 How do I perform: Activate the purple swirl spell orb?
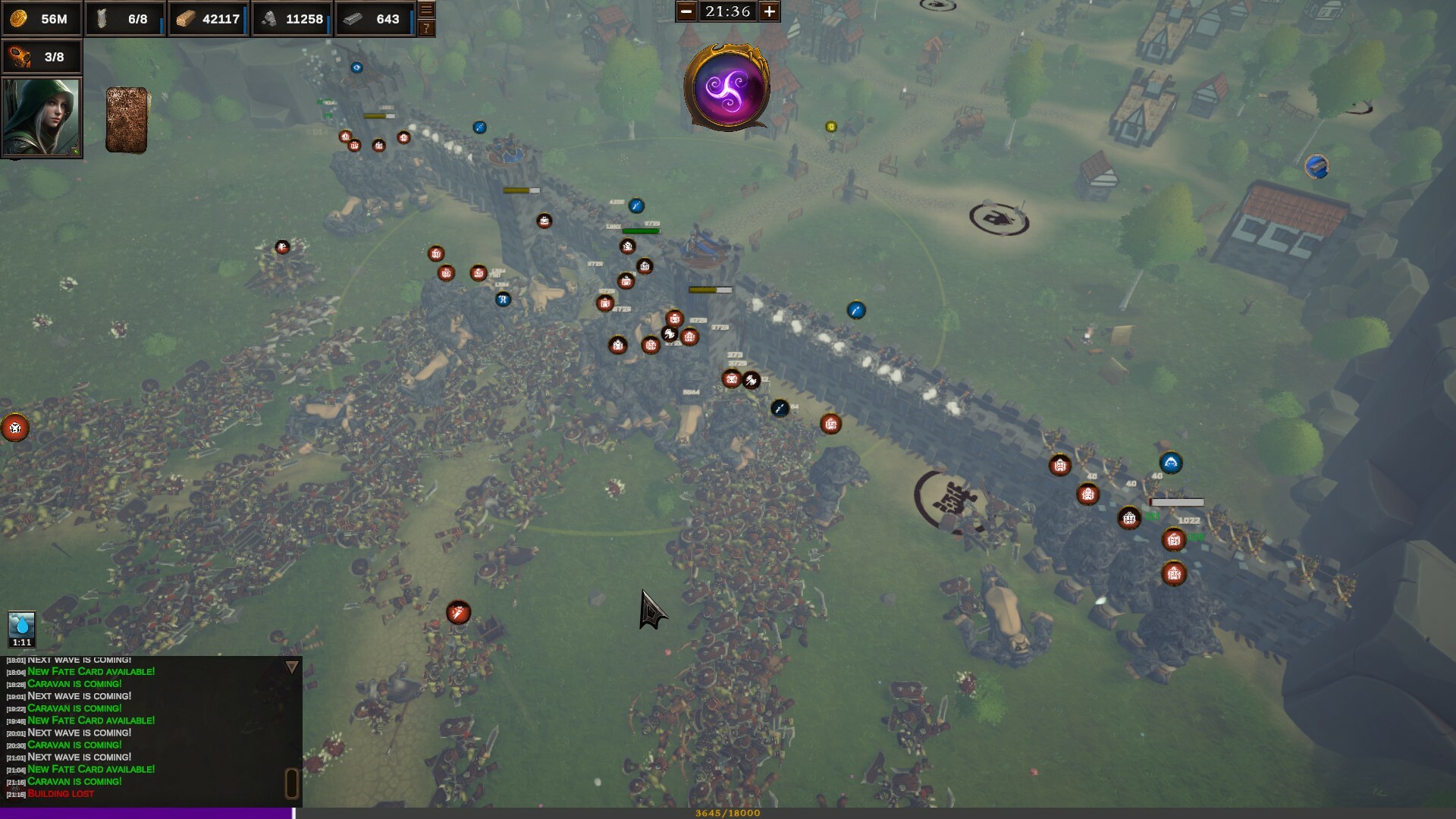coord(728,89)
